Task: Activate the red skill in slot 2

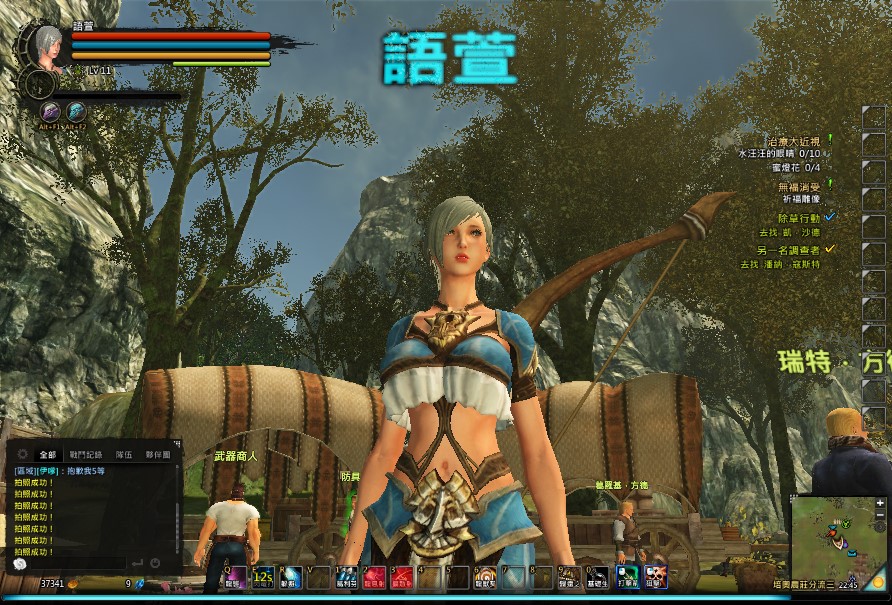Action: [374, 577]
